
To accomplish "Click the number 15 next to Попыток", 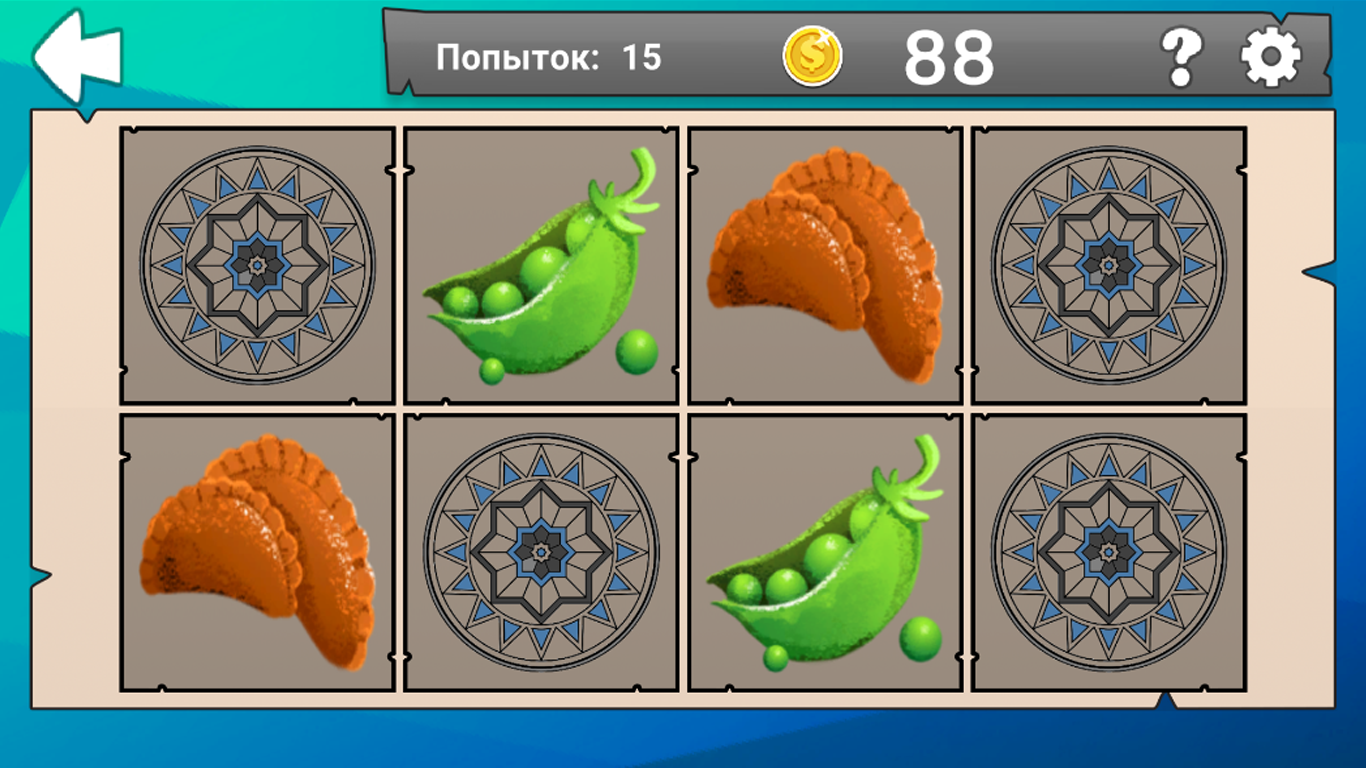I will coord(645,58).
